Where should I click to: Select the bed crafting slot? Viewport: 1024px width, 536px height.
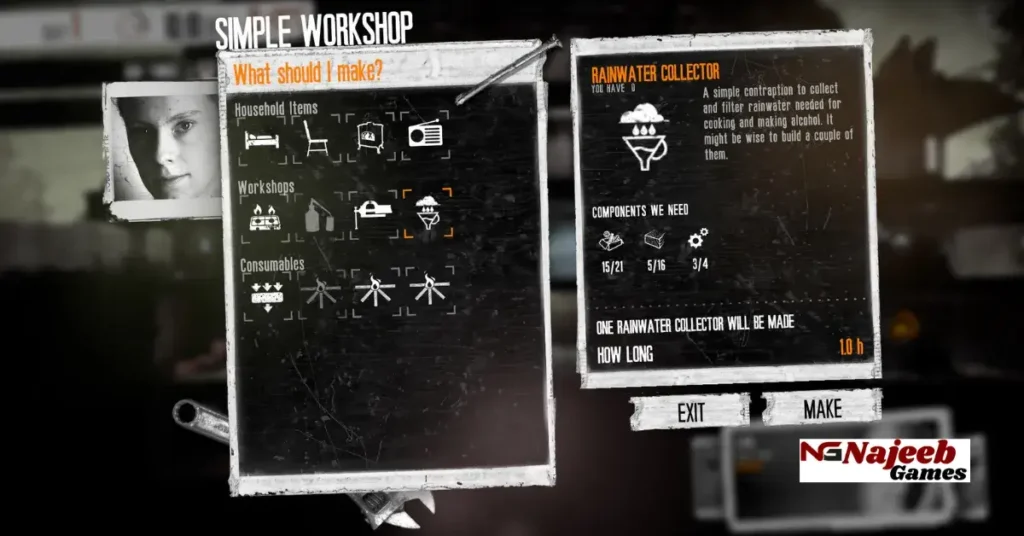263,137
